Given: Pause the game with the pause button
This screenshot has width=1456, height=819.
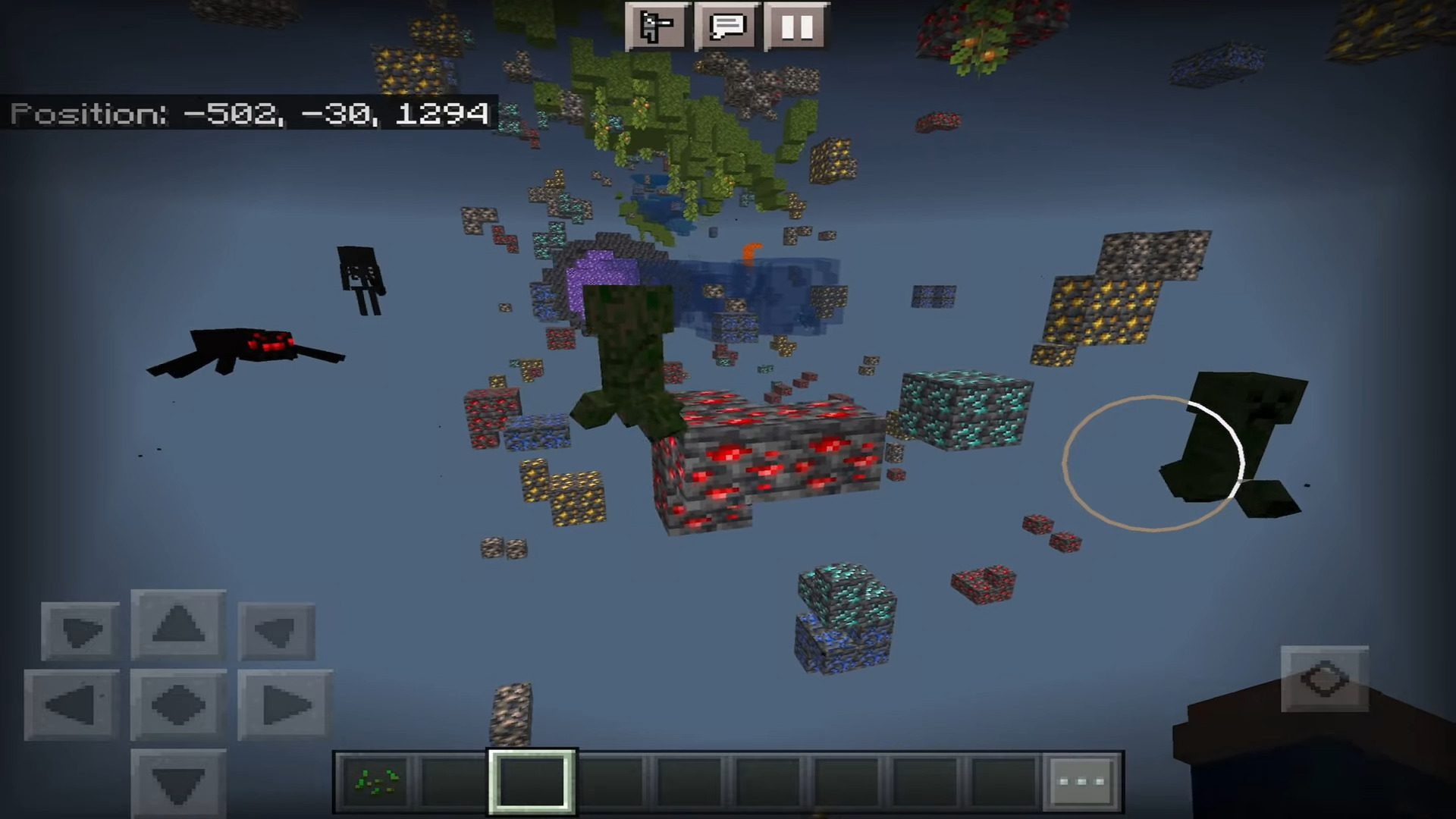Looking at the screenshot, I should 796,27.
